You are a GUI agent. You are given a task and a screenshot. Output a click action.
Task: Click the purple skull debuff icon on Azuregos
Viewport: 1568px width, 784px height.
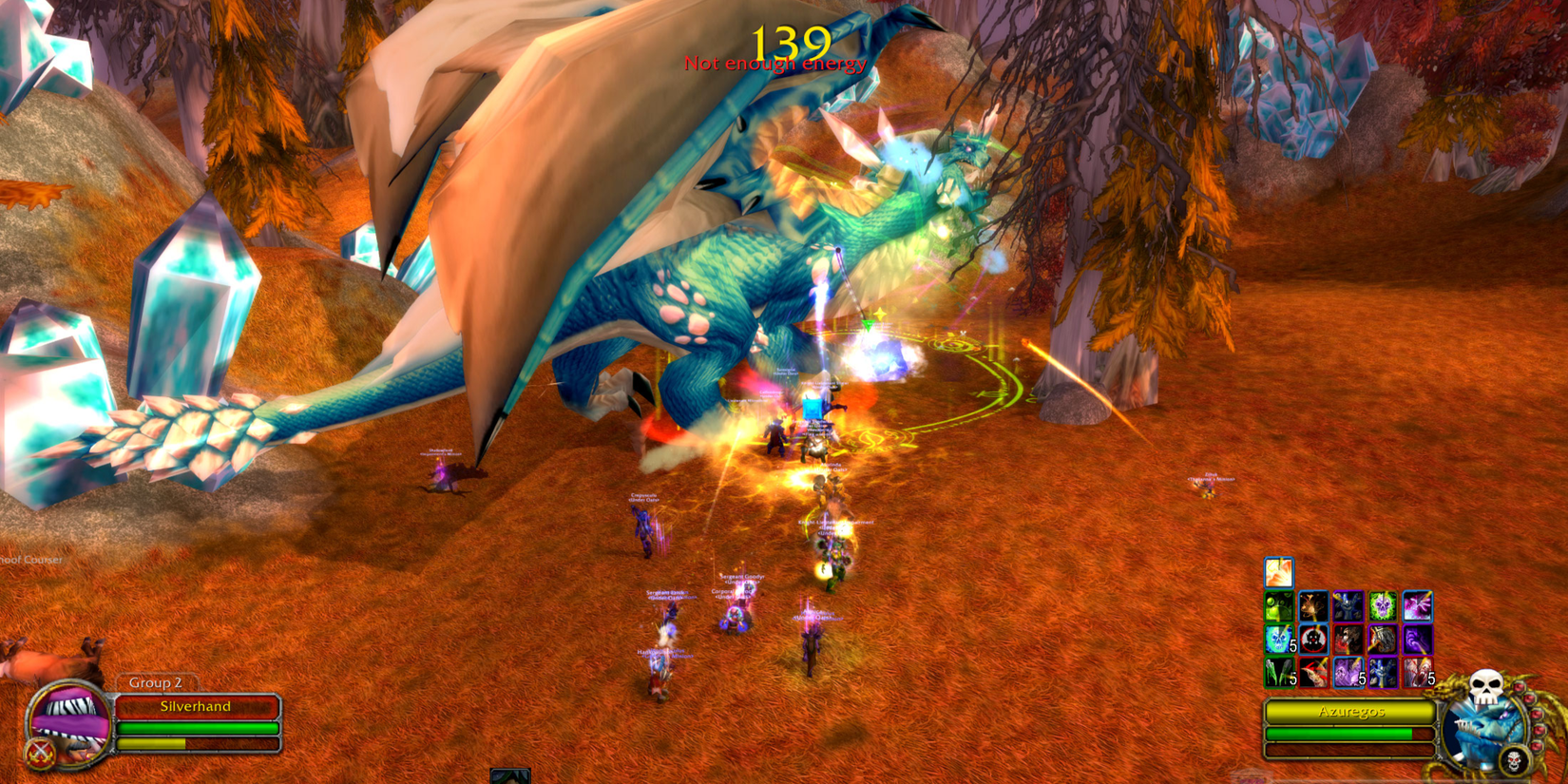point(1383,605)
